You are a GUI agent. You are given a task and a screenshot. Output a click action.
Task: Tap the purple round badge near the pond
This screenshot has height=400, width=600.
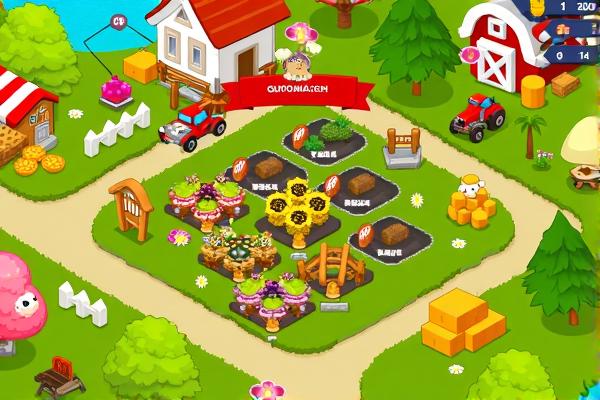(x=119, y=21)
